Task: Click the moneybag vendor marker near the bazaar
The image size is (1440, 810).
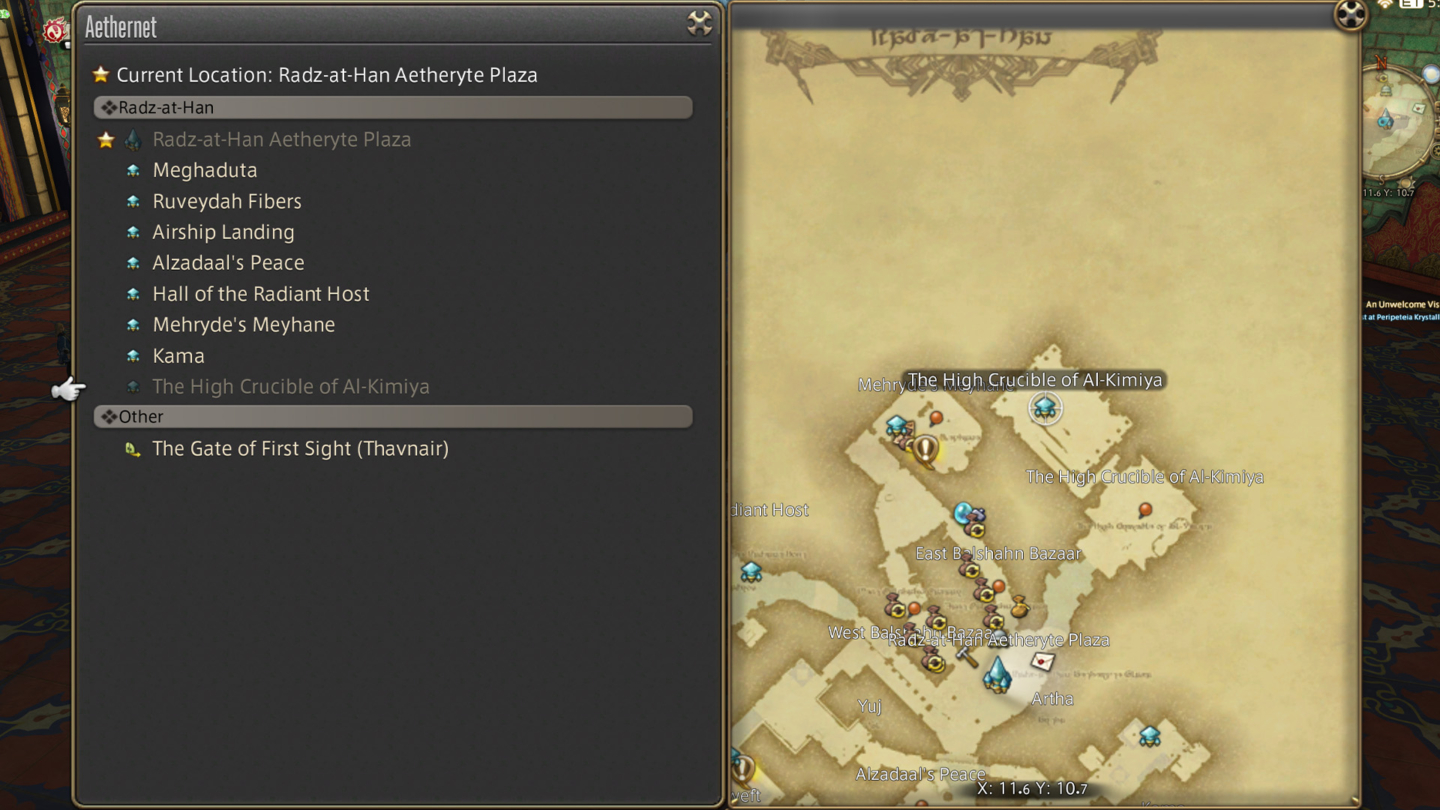Action: pos(1018,607)
